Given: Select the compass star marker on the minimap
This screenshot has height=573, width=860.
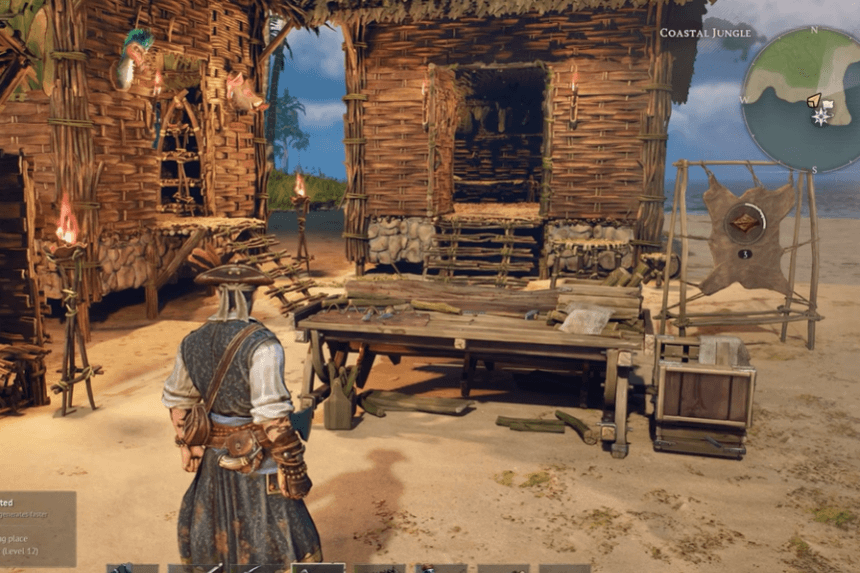Looking at the screenshot, I should (x=821, y=116).
